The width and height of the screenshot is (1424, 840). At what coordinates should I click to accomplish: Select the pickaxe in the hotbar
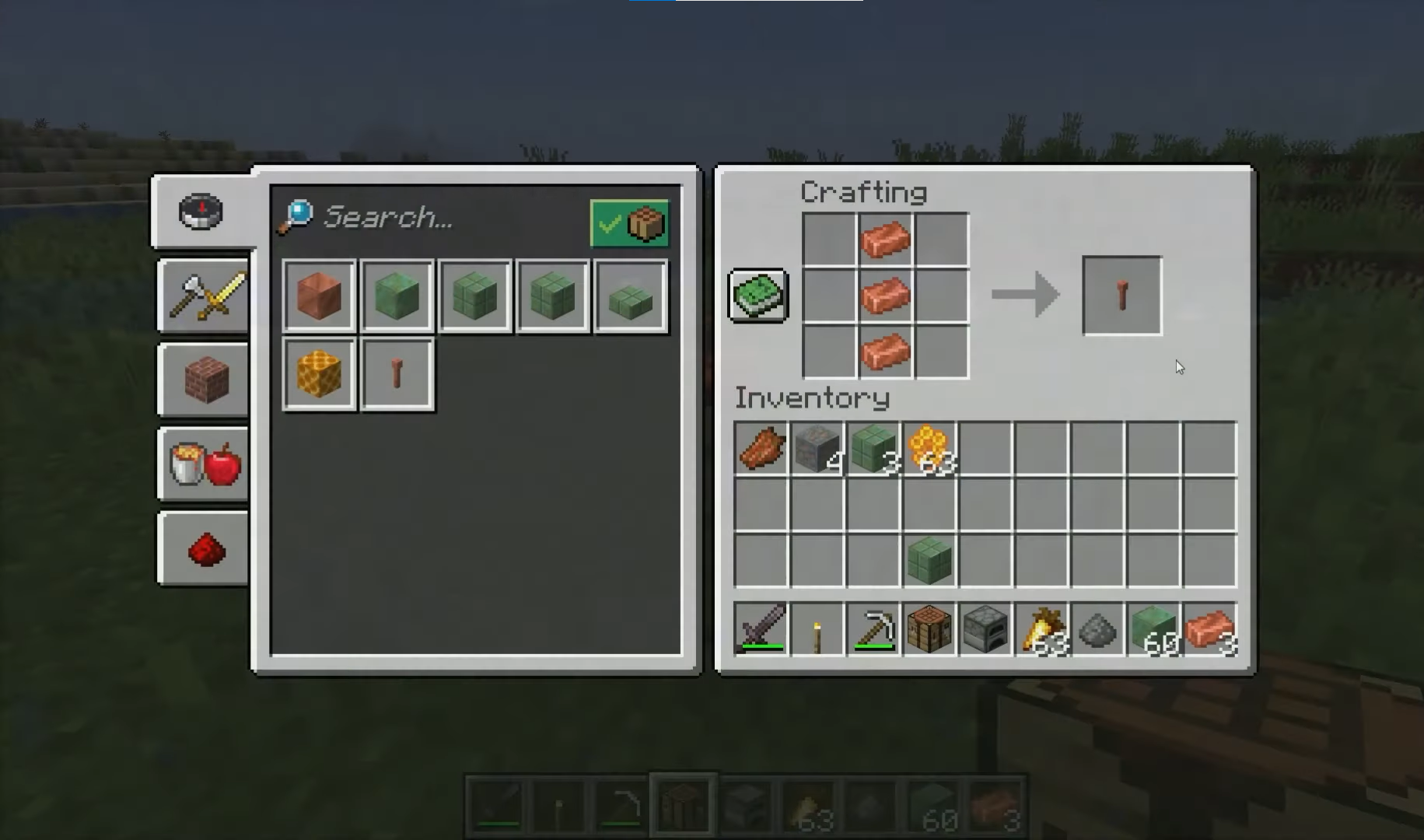tap(873, 630)
